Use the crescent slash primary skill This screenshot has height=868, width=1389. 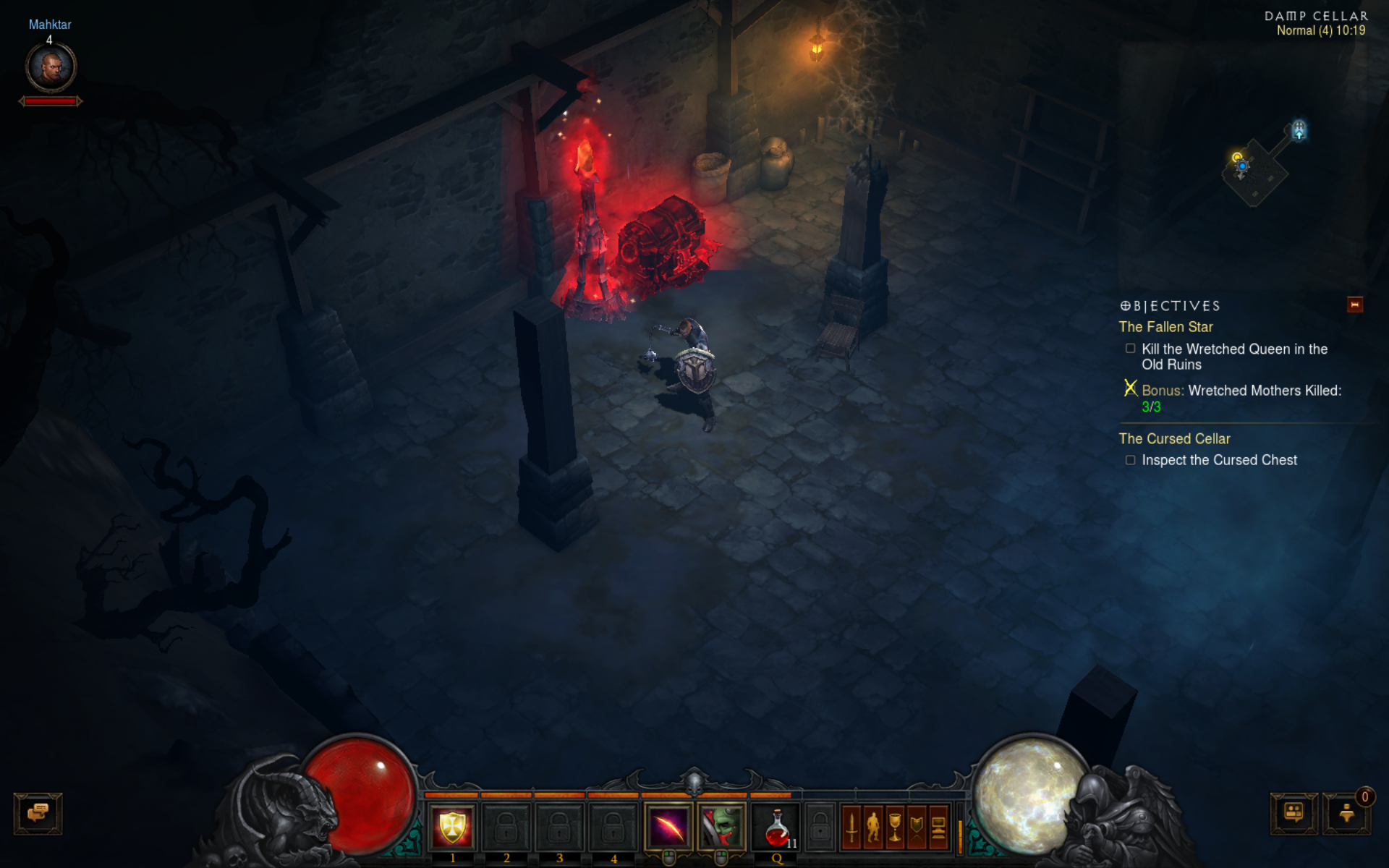(x=668, y=827)
